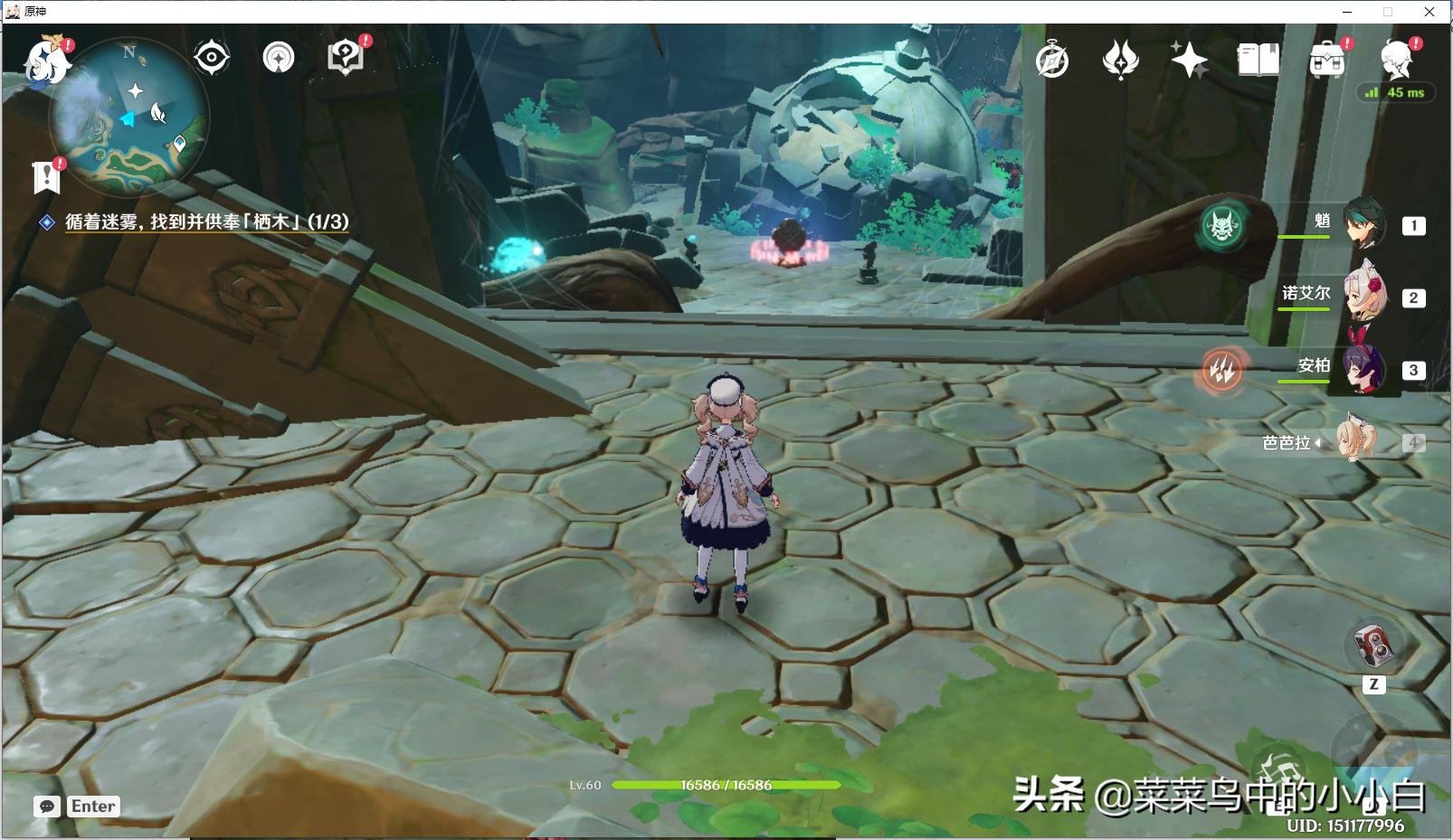Open the Tutorial book with question mark
The height and width of the screenshot is (840, 1453).
pyautogui.click(x=344, y=57)
